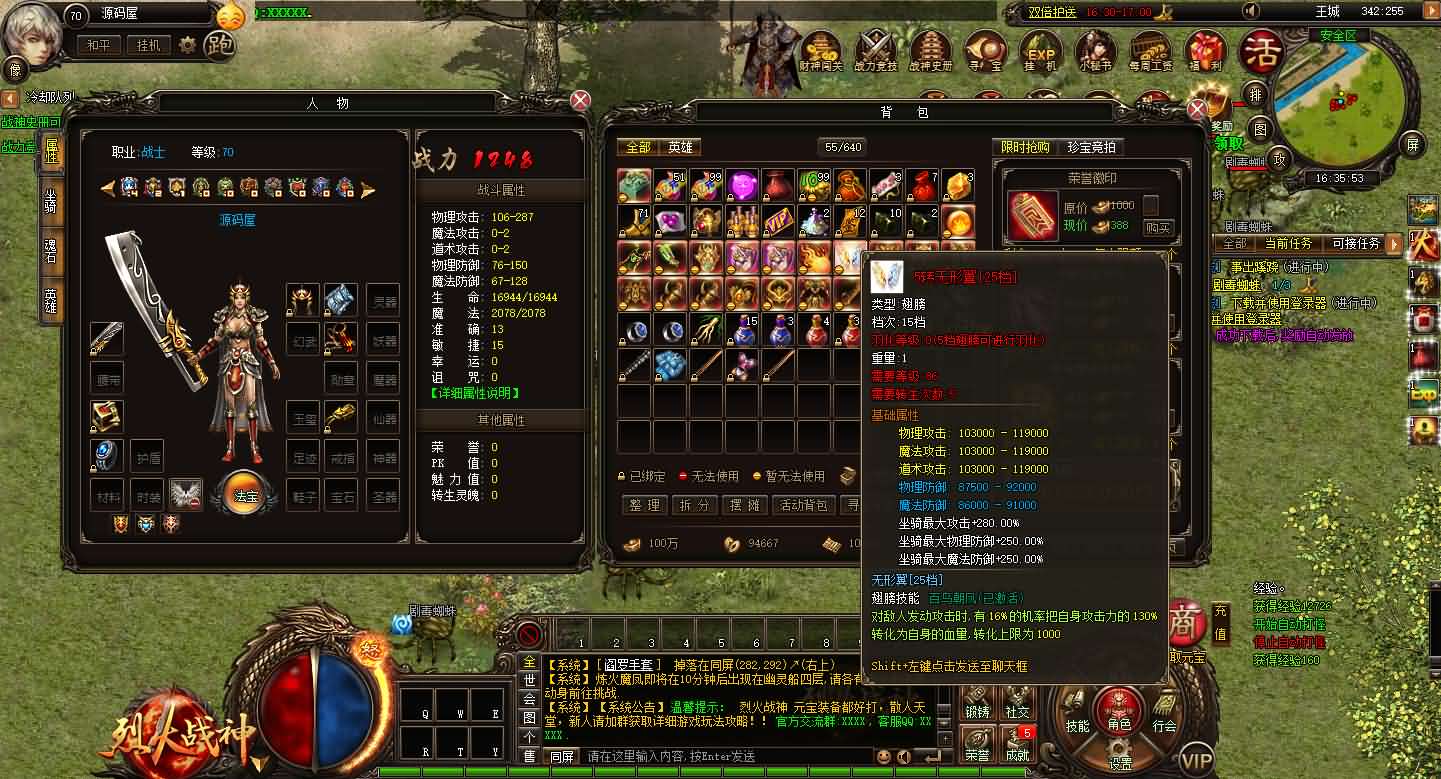This screenshot has width=1441, height=779.
Task: Open the 每周工资 weekly salary icon
Action: coord(1150,50)
